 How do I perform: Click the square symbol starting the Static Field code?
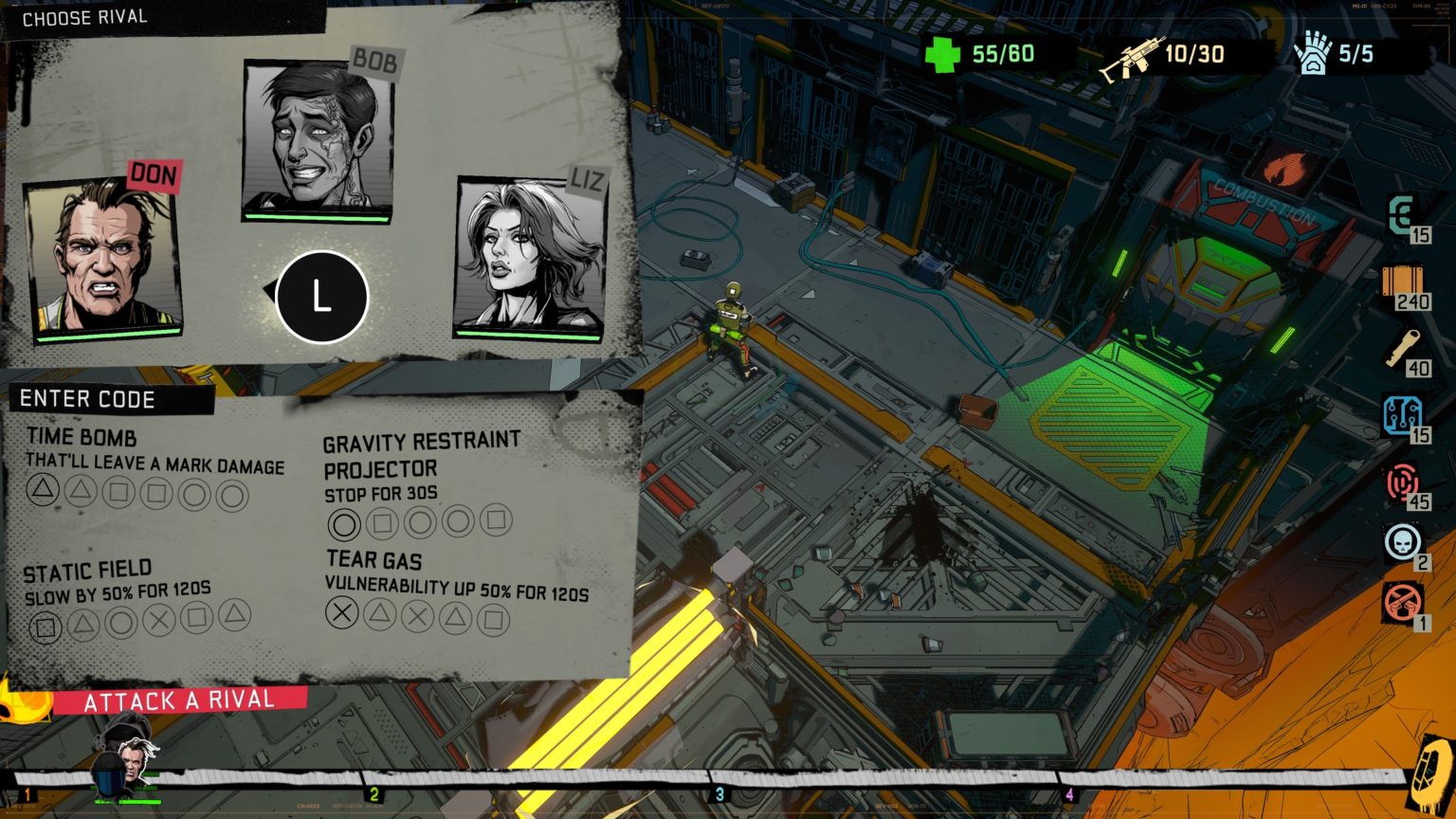[x=44, y=626]
